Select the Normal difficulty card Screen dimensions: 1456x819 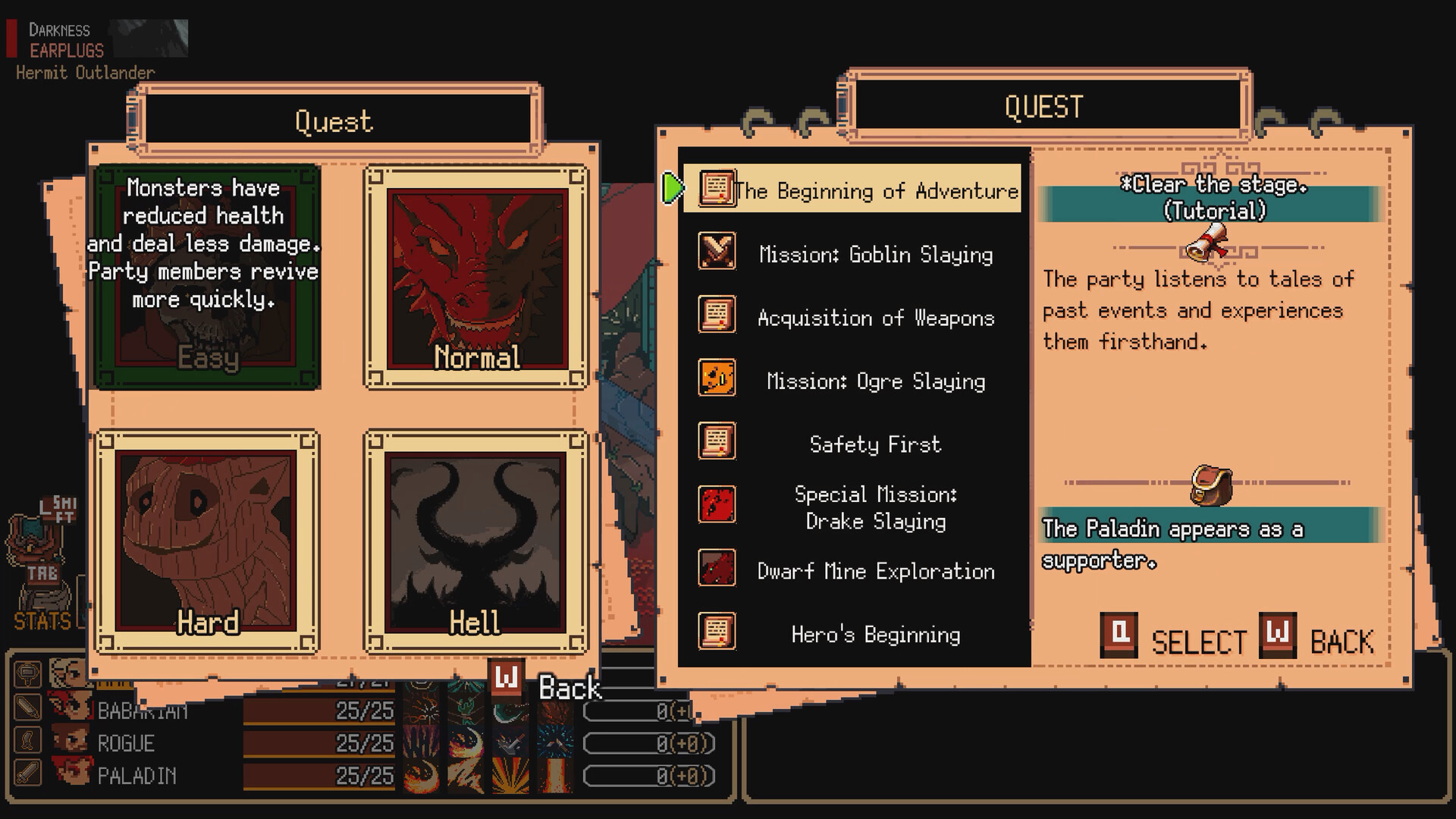[x=476, y=277]
